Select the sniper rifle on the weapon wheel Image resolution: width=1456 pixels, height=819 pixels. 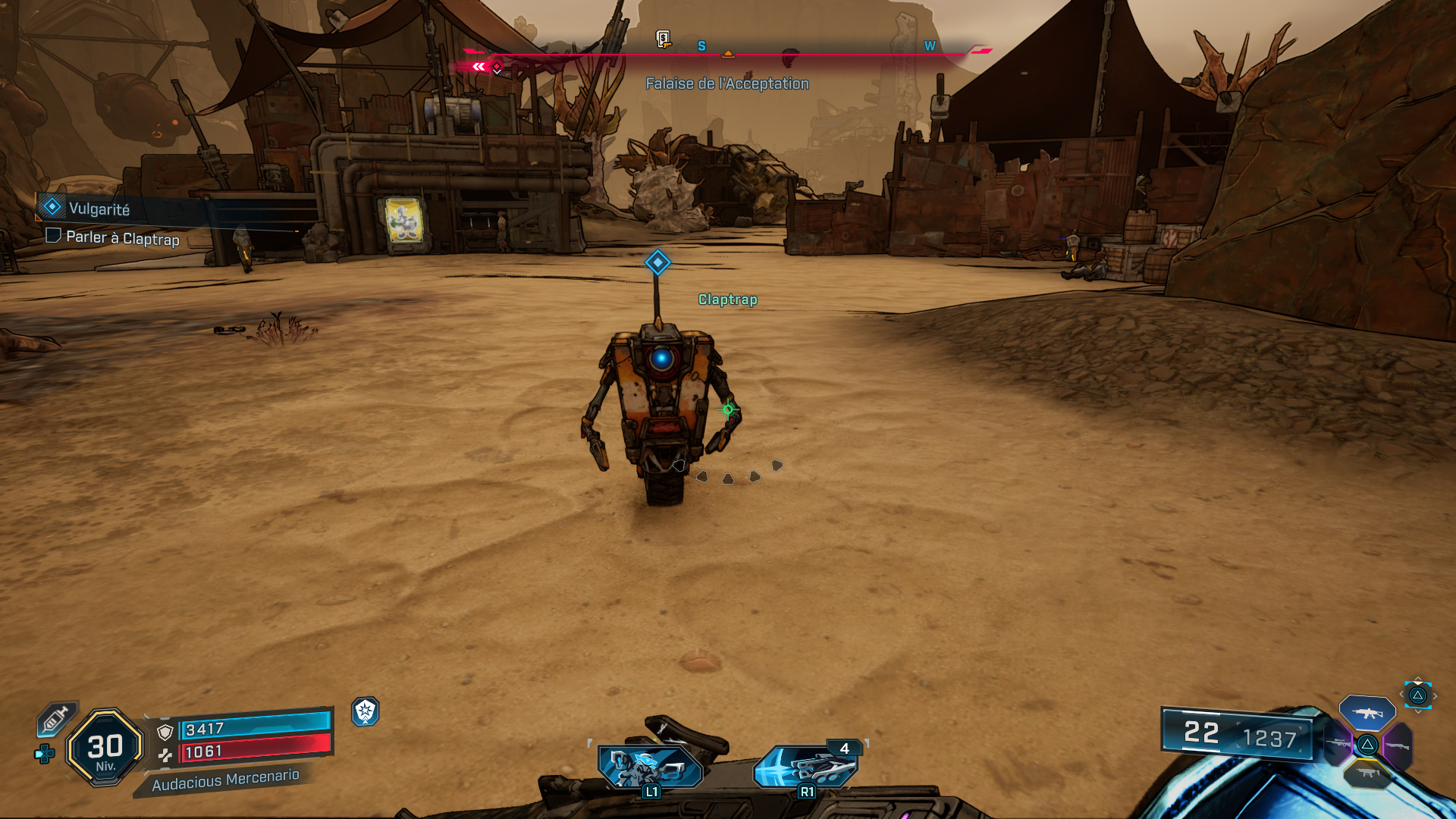1335,743
